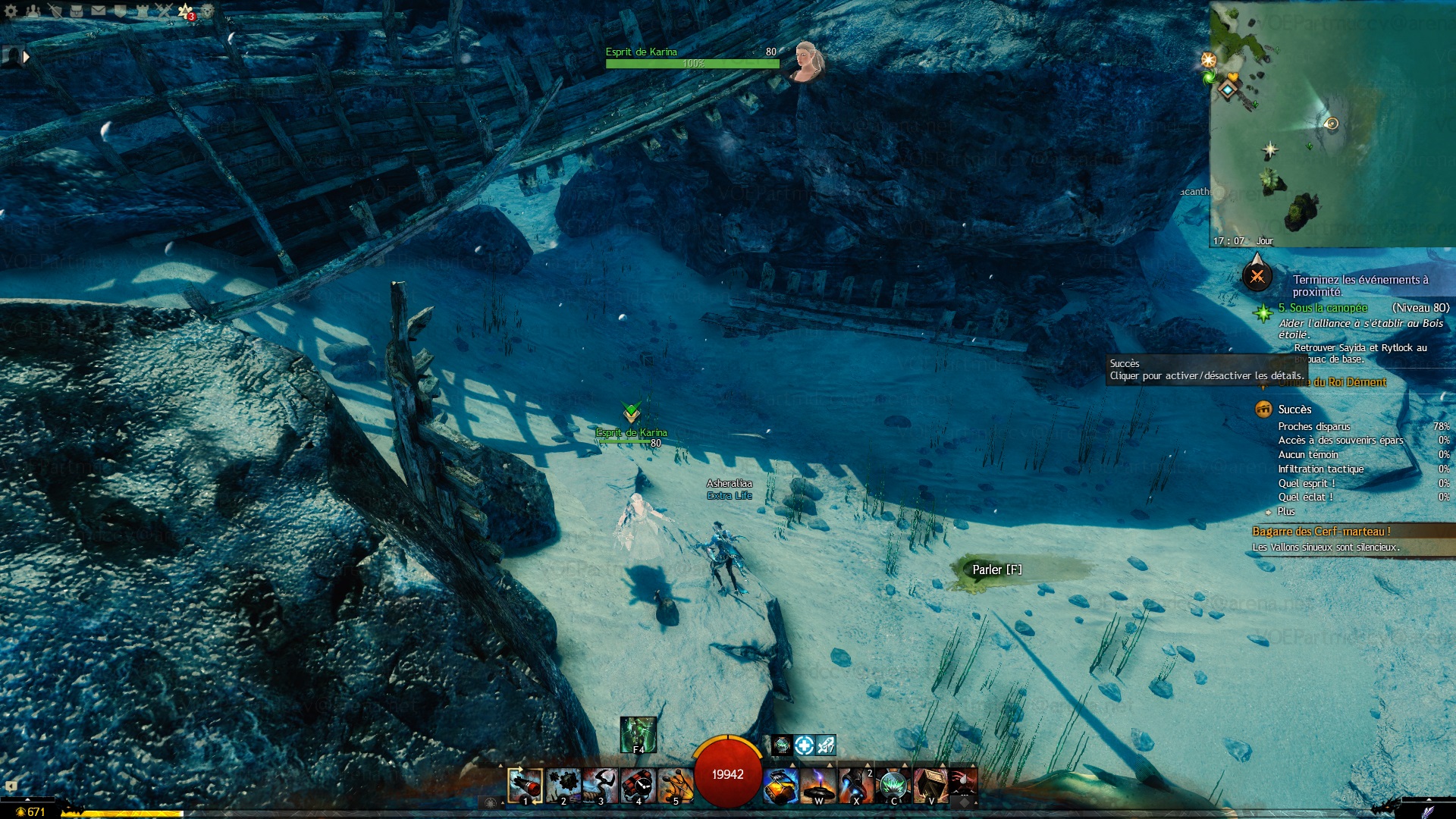The width and height of the screenshot is (1456, 819).
Task: Open the World vs World castle icon
Action: [142, 11]
